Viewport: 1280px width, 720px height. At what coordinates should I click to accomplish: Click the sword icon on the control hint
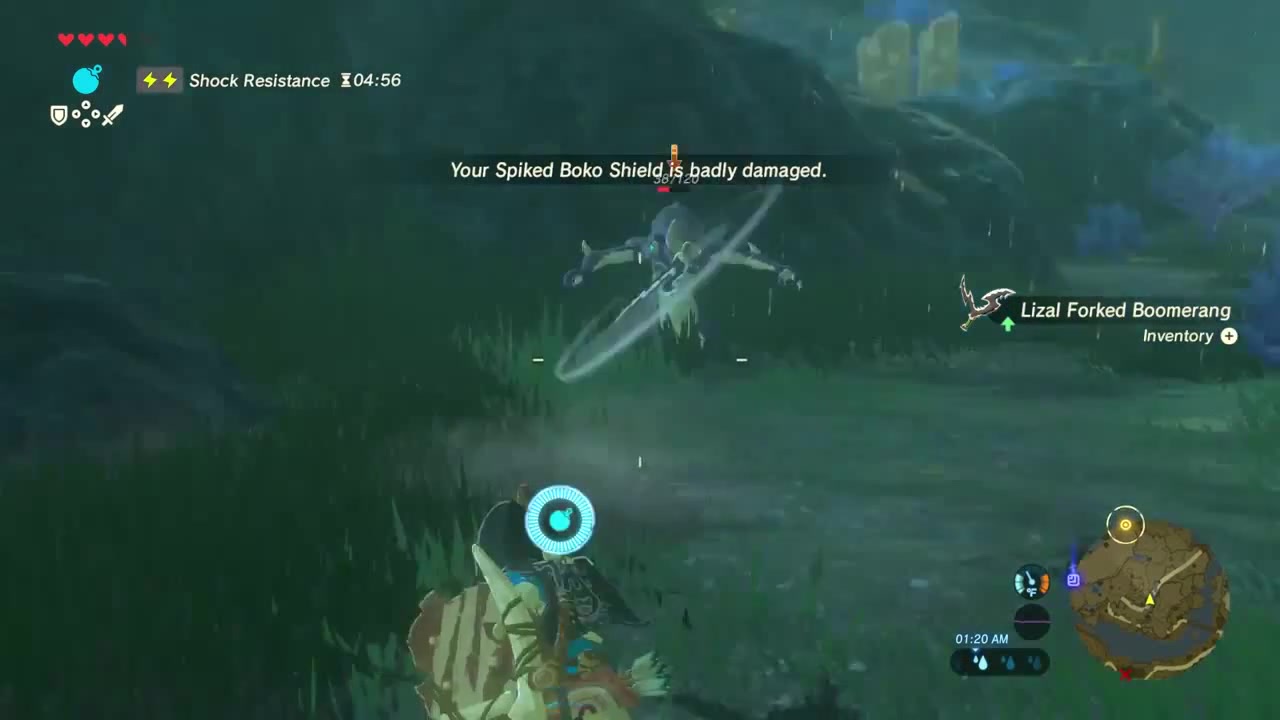(112, 114)
